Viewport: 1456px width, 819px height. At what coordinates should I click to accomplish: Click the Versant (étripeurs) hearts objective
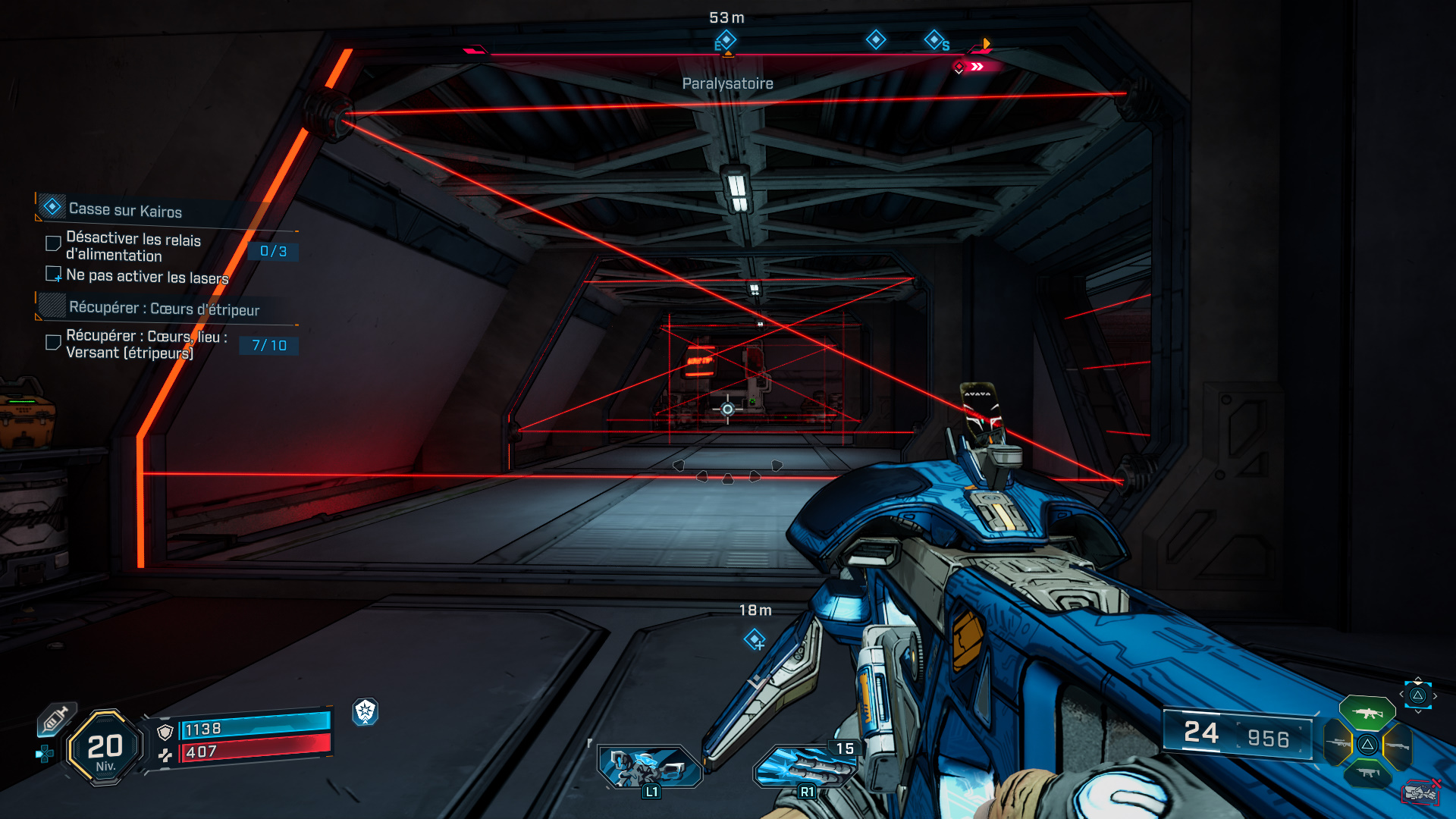pyautogui.click(x=144, y=344)
